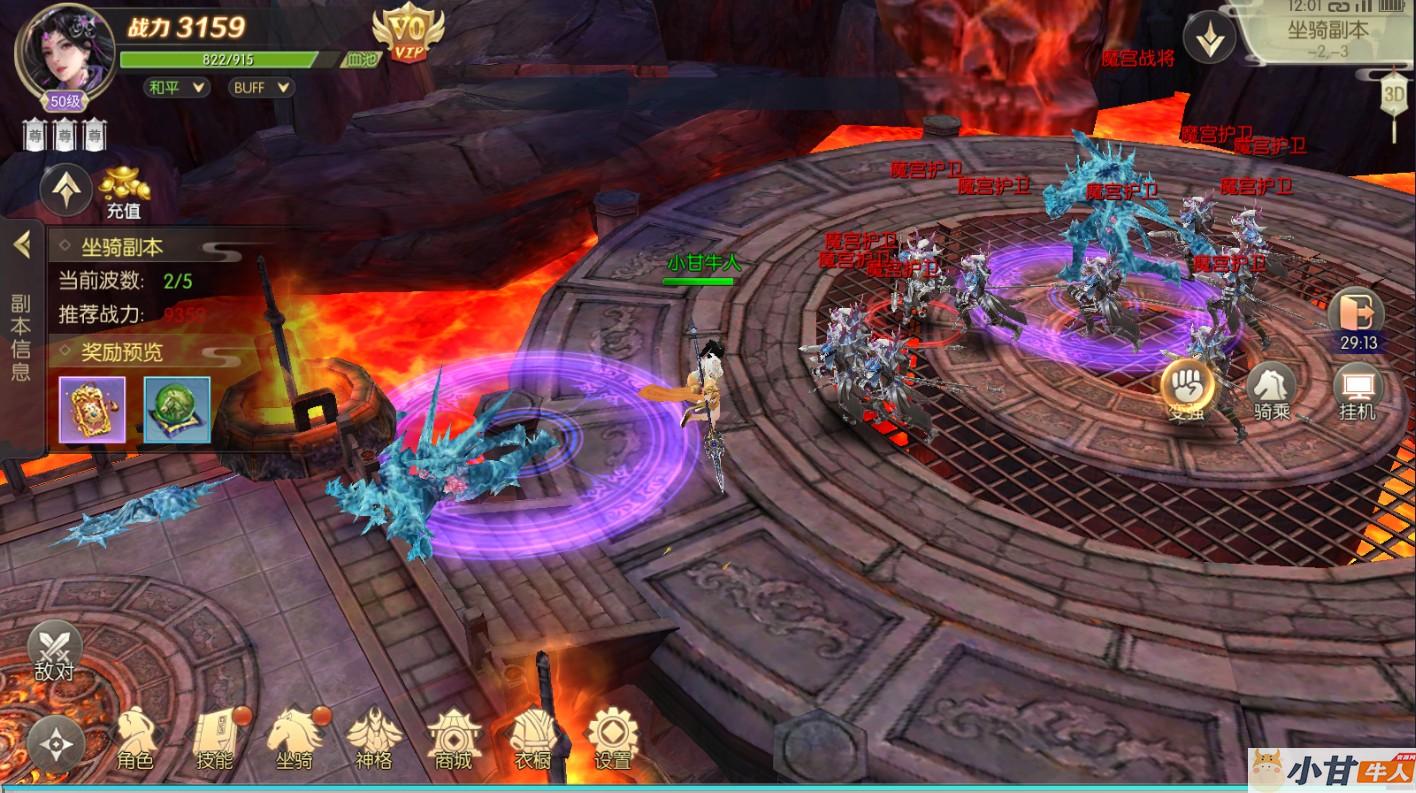This screenshot has width=1416, height=793.
Task: Click the player portrait avatar
Action: pos(64,50)
